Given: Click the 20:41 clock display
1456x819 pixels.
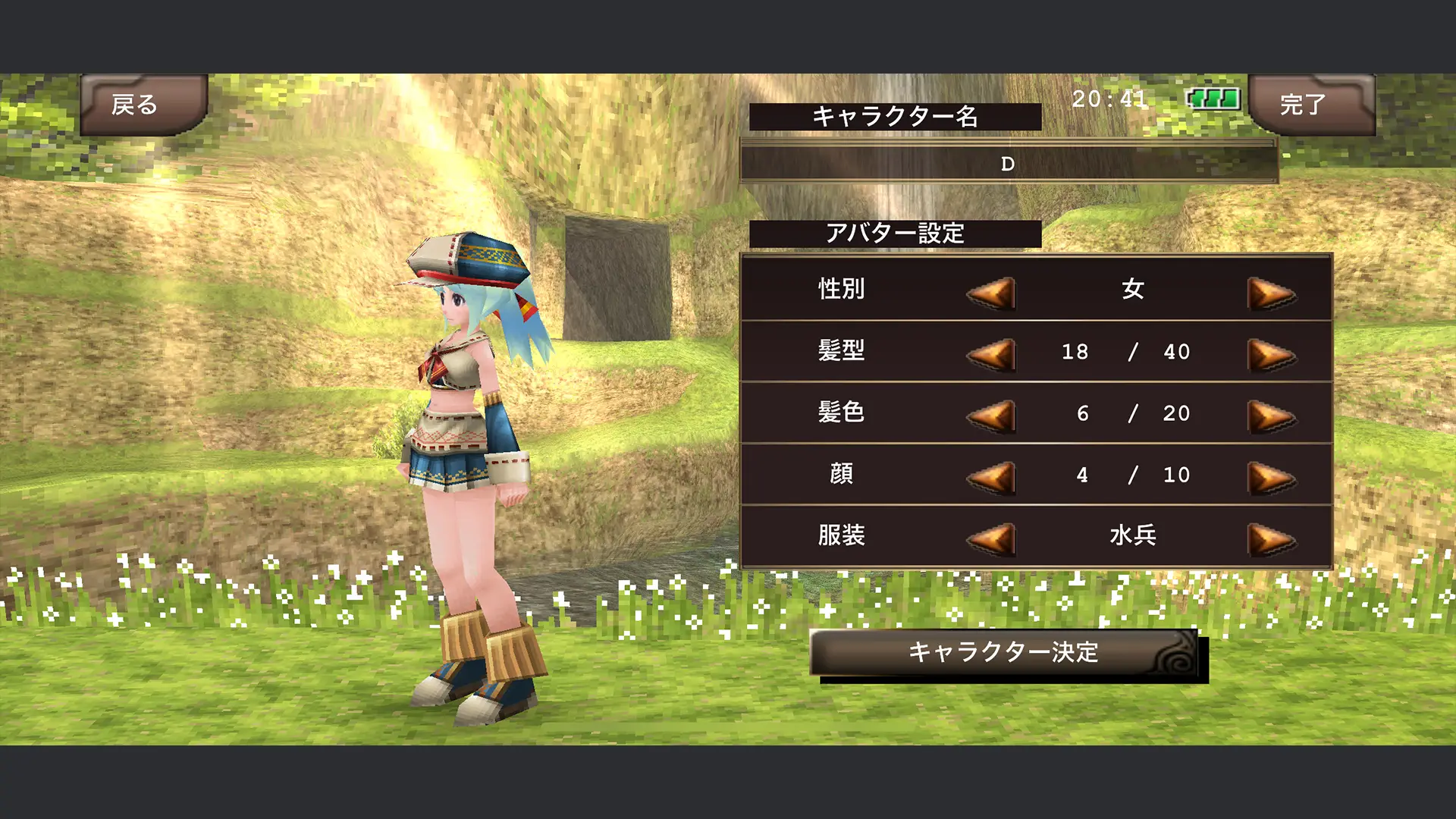Looking at the screenshot, I should coord(1108,99).
